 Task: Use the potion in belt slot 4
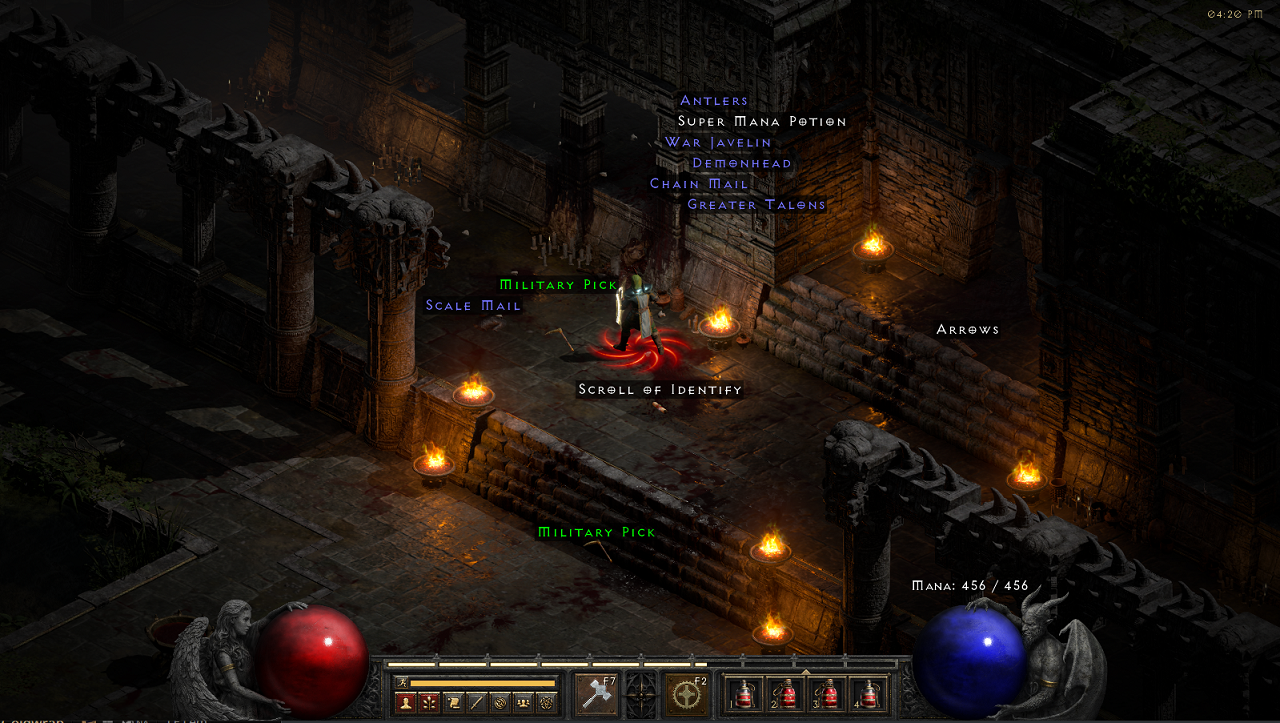[868, 694]
